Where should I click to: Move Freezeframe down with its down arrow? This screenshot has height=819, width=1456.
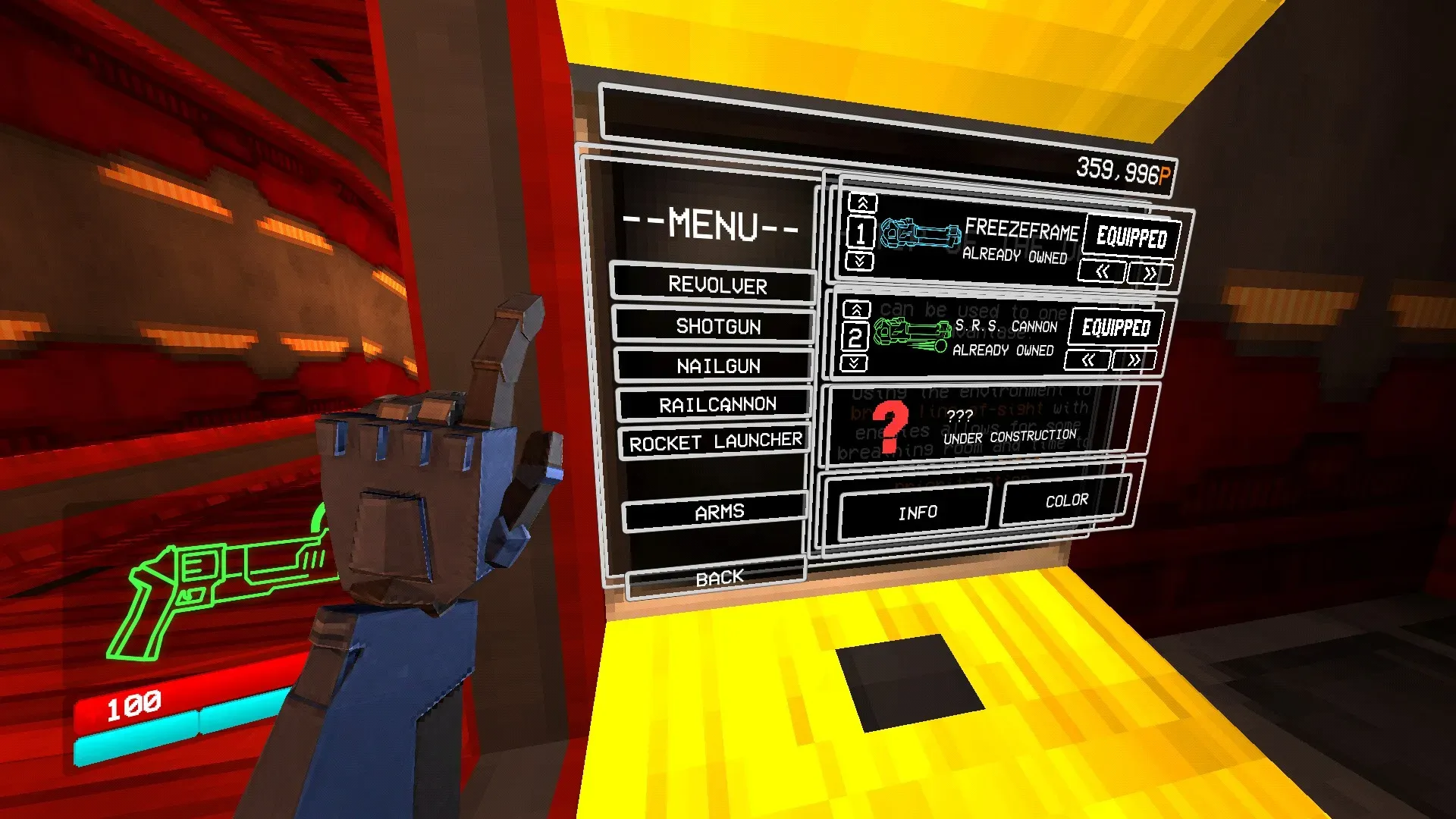point(860,262)
